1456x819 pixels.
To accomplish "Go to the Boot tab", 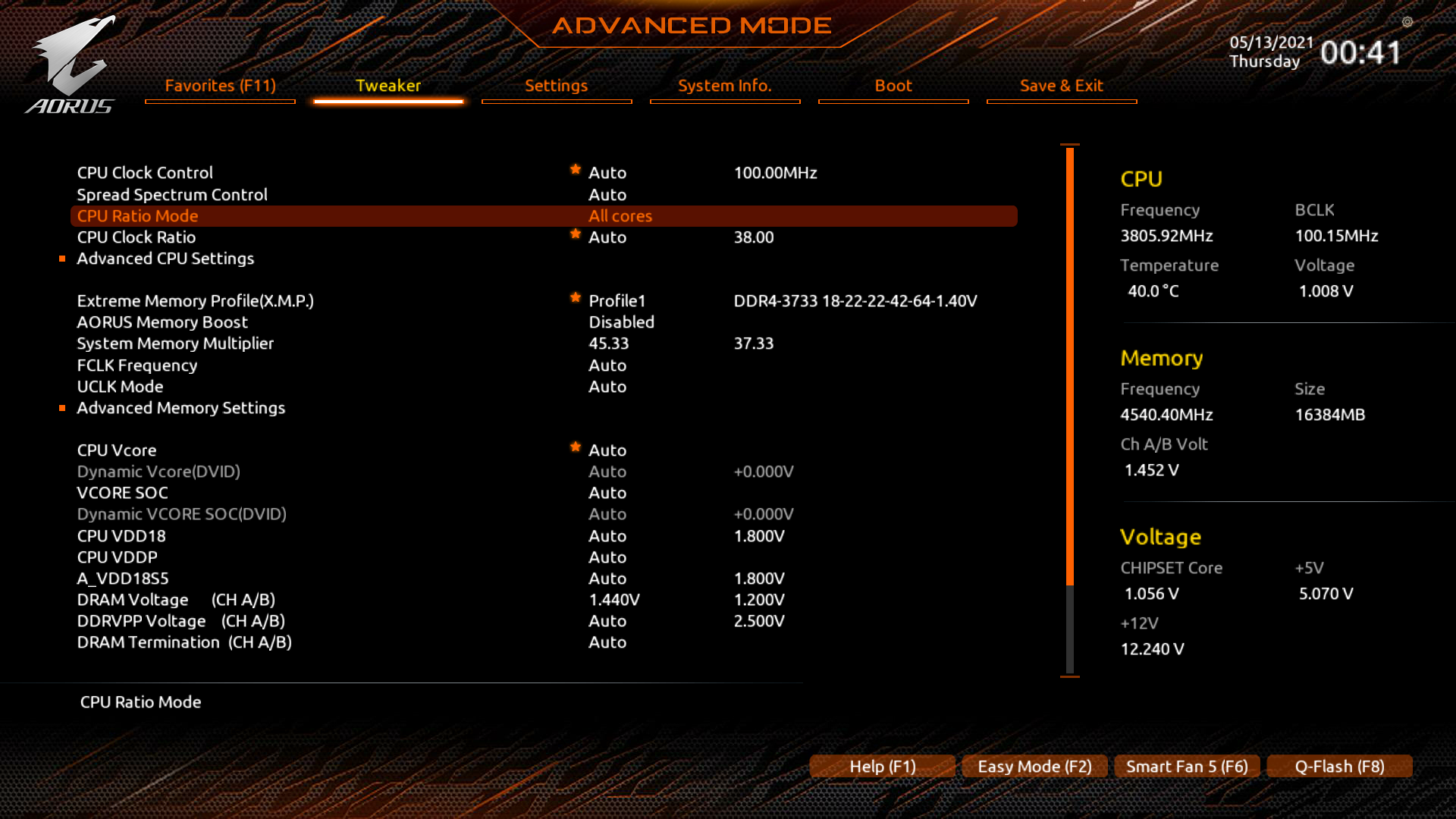I will pos(893,86).
